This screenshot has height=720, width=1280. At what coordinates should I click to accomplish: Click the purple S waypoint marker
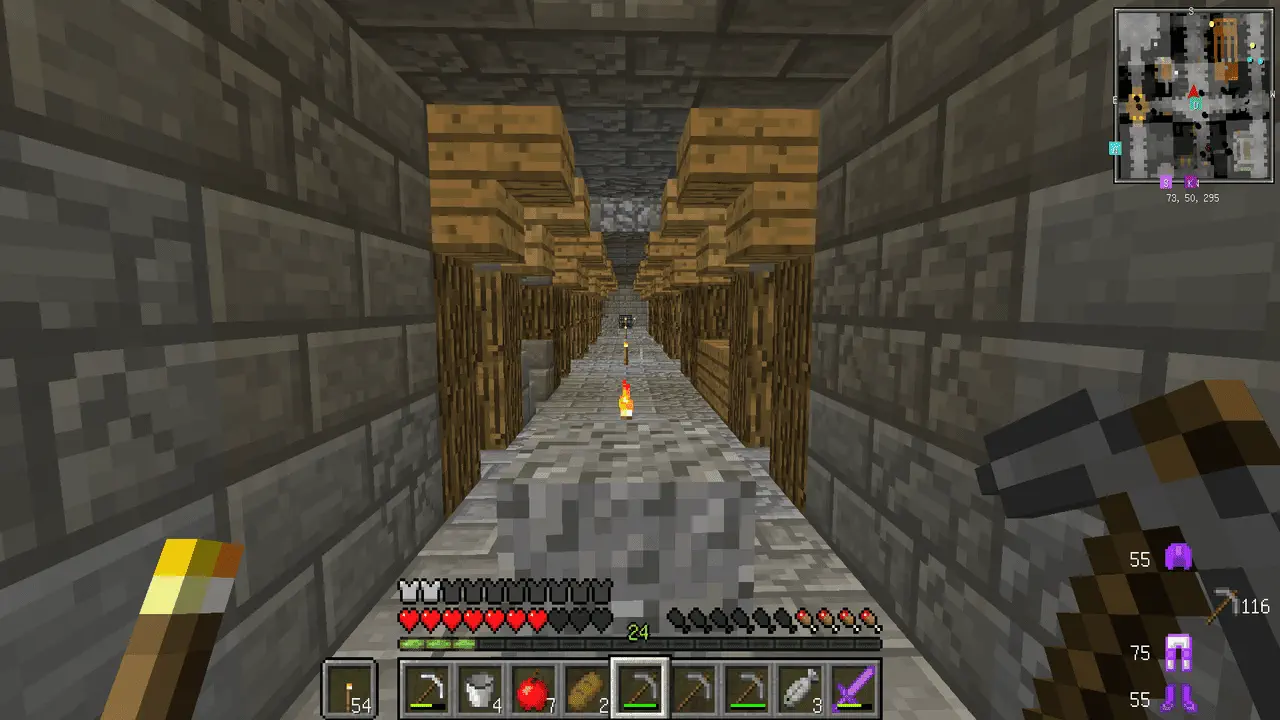(x=1165, y=183)
